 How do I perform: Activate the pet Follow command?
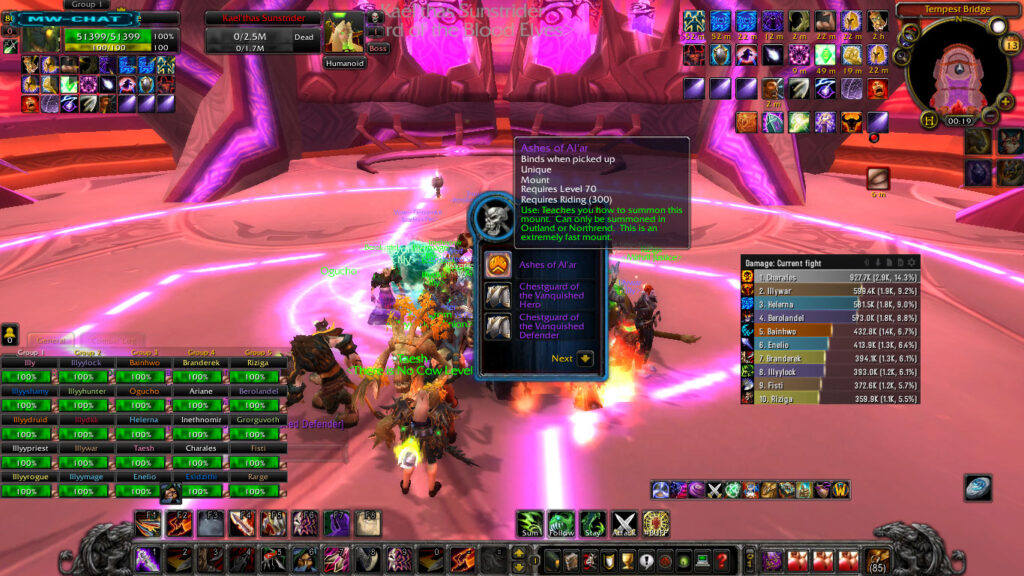click(x=560, y=522)
